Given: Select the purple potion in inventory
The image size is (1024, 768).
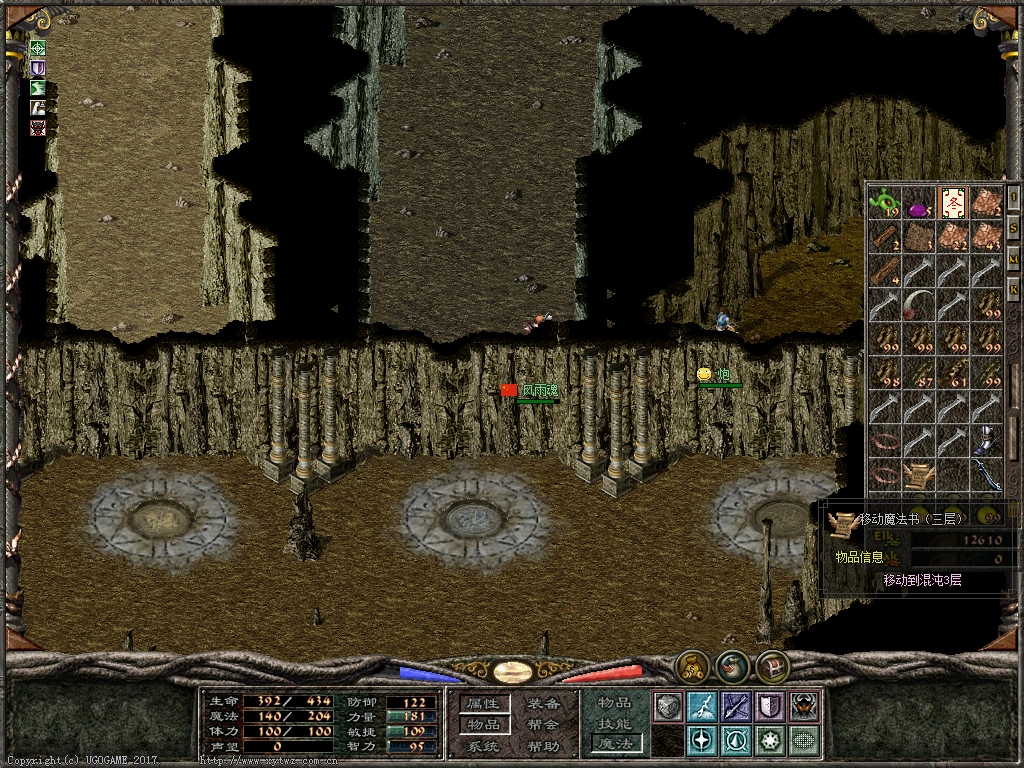Looking at the screenshot, I should point(919,208).
